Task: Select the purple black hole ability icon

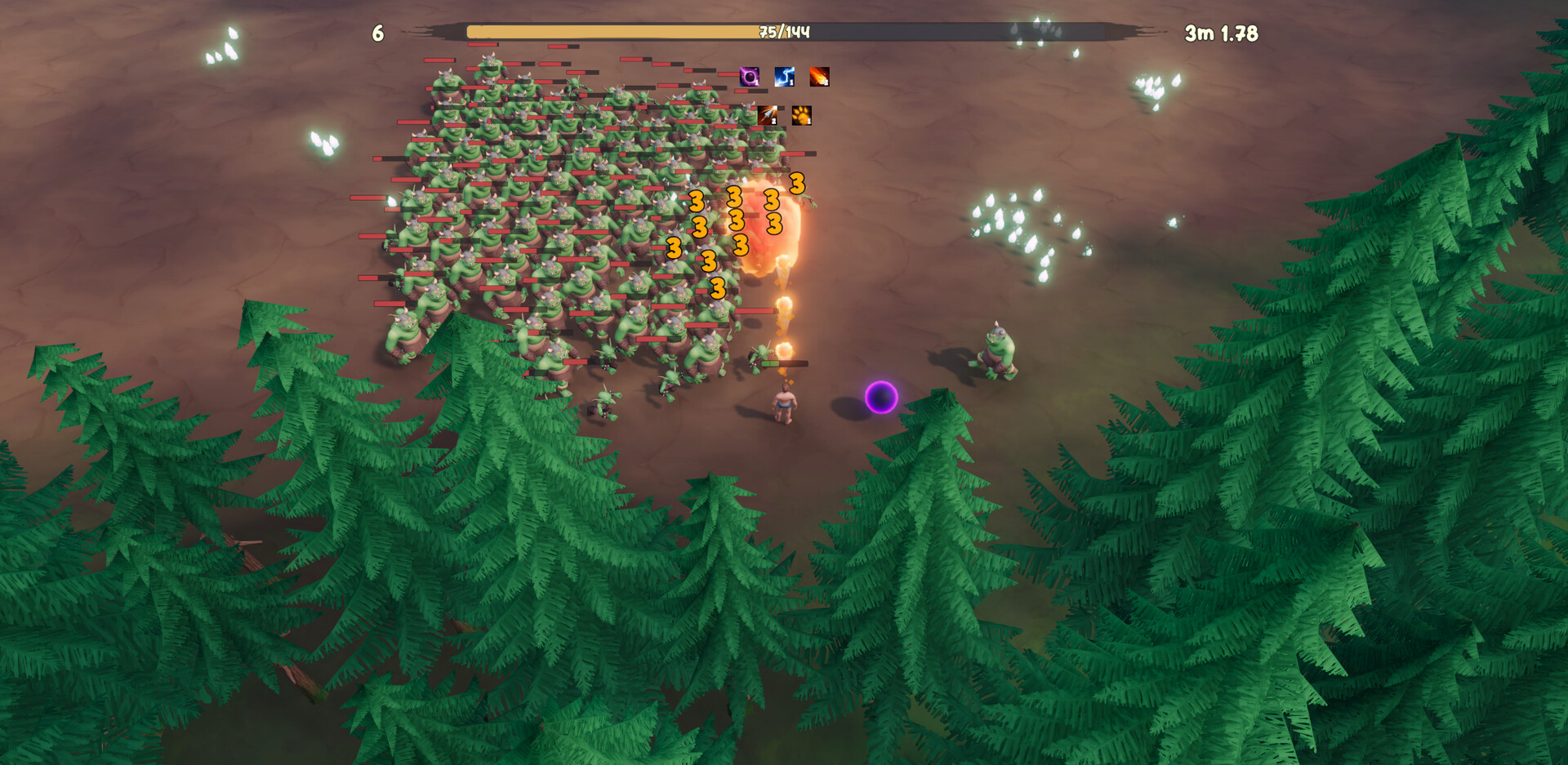Action: click(x=749, y=77)
